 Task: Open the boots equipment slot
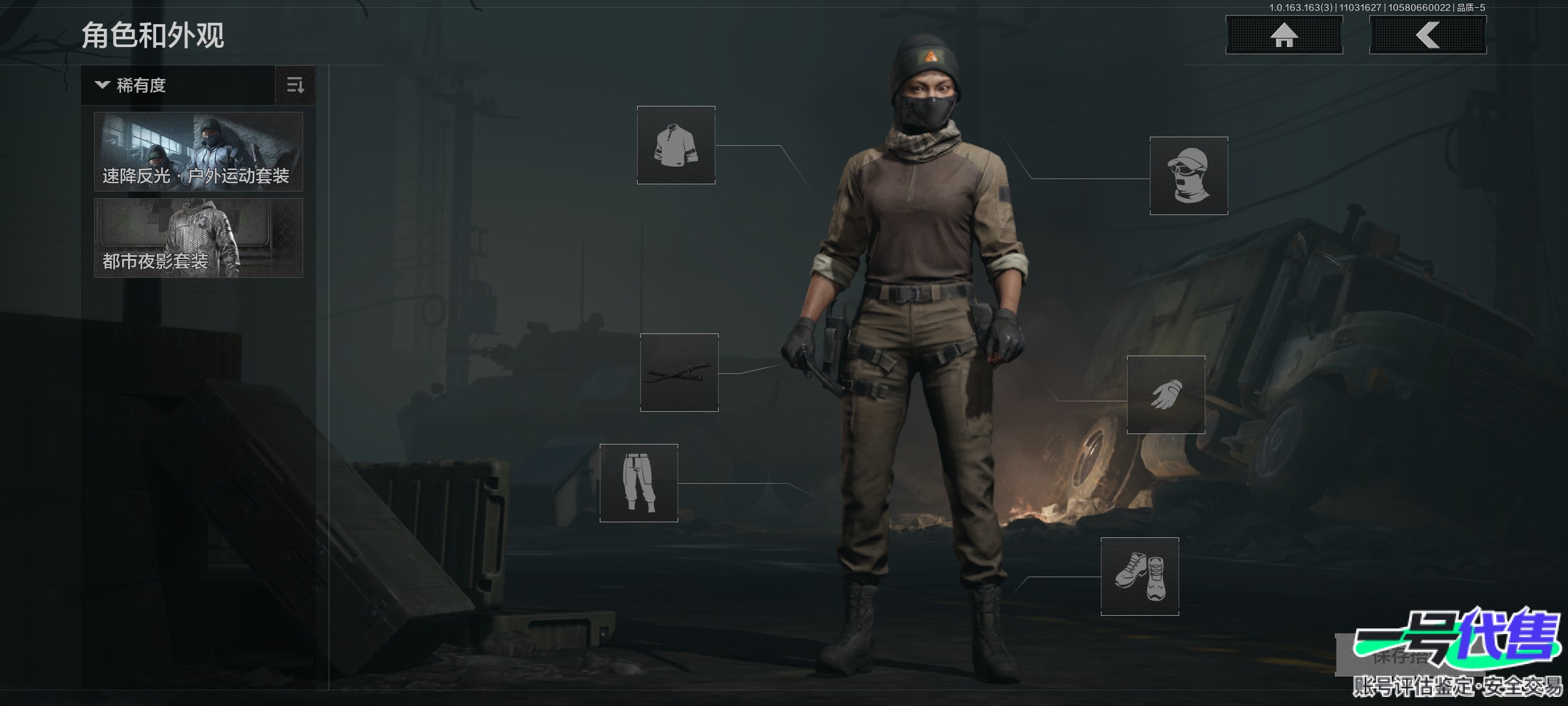pyautogui.click(x=1139, y=577)
